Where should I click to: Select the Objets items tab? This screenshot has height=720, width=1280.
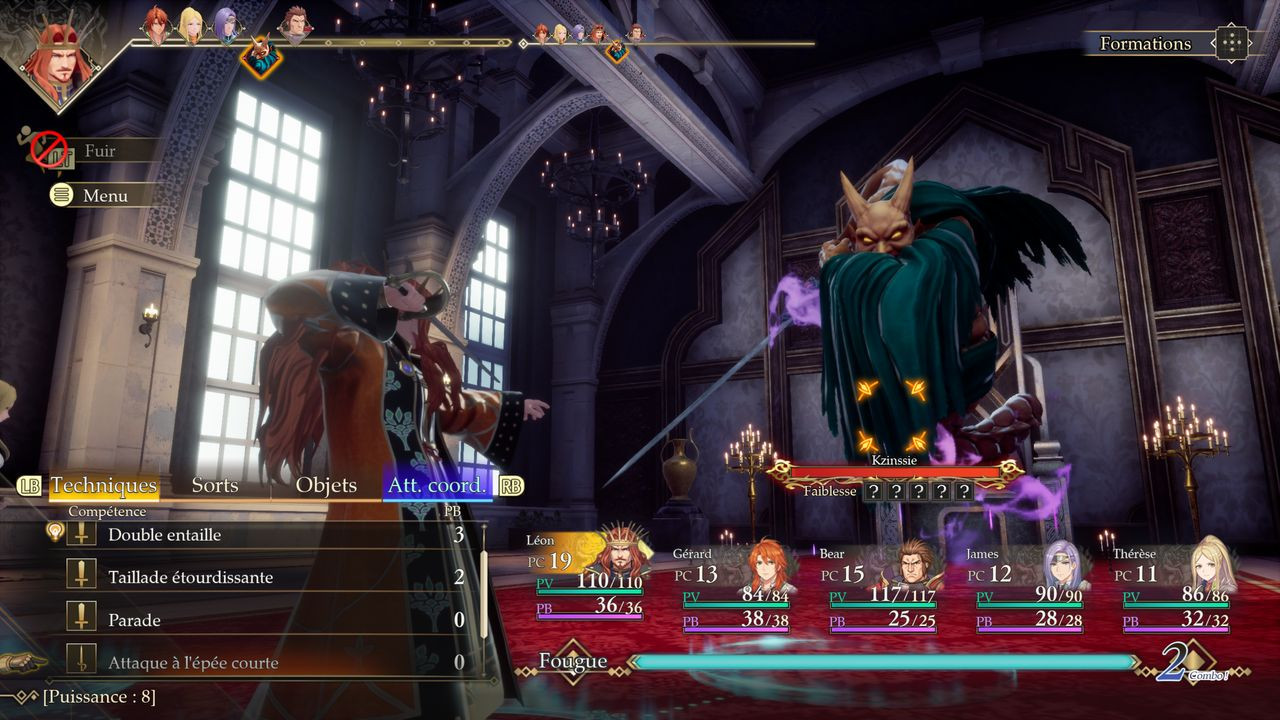pos(326,486)
